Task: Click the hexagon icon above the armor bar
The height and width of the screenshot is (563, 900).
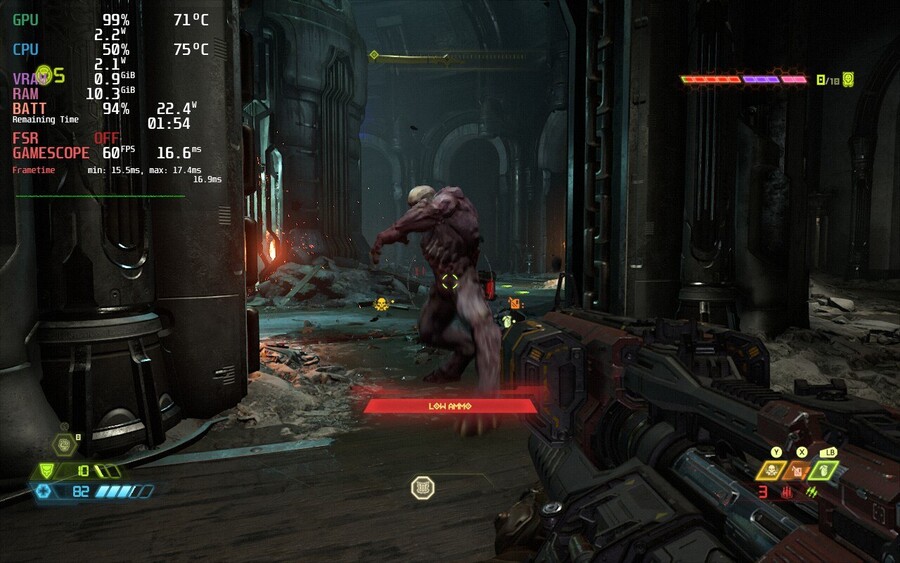Action: pos(63,444)
